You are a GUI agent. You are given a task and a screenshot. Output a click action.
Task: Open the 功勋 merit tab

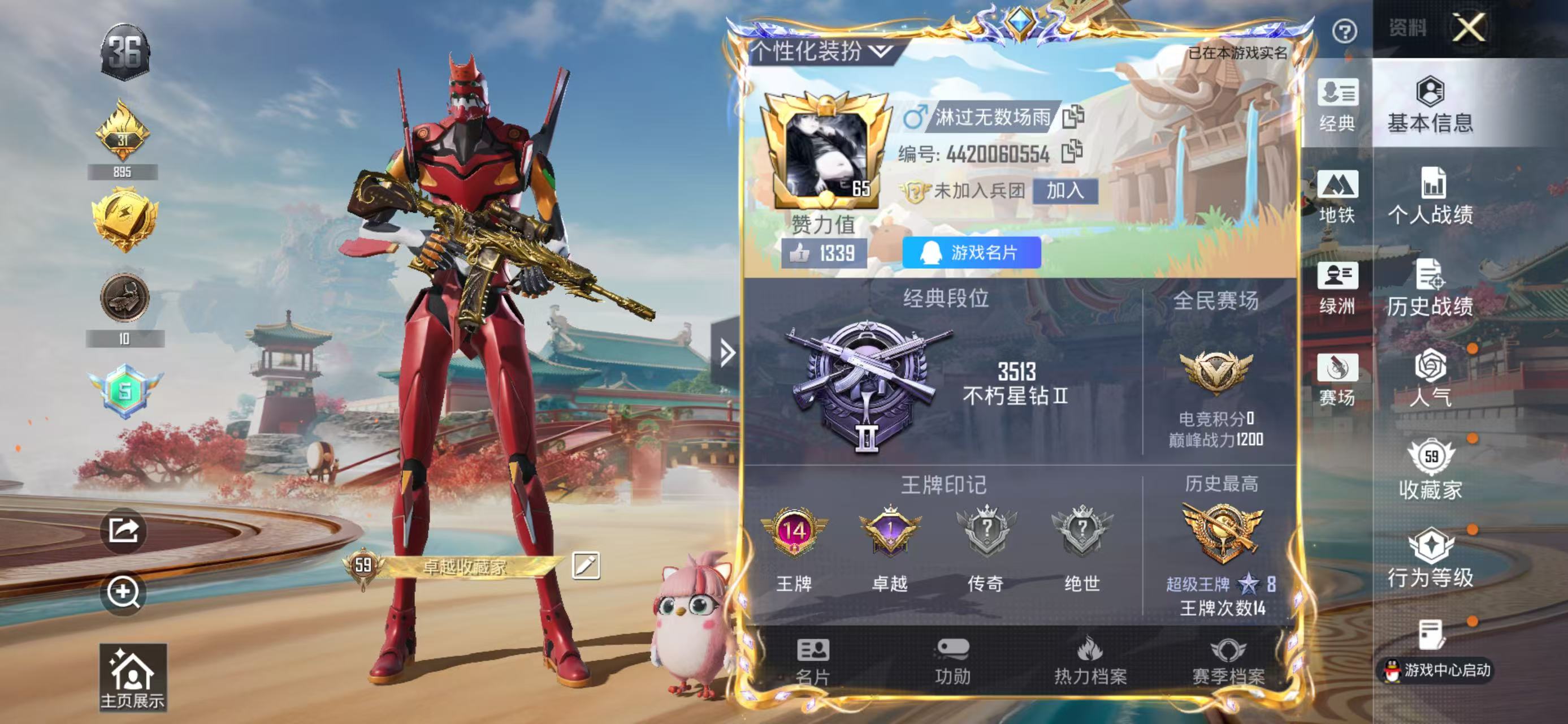[952, 661]
